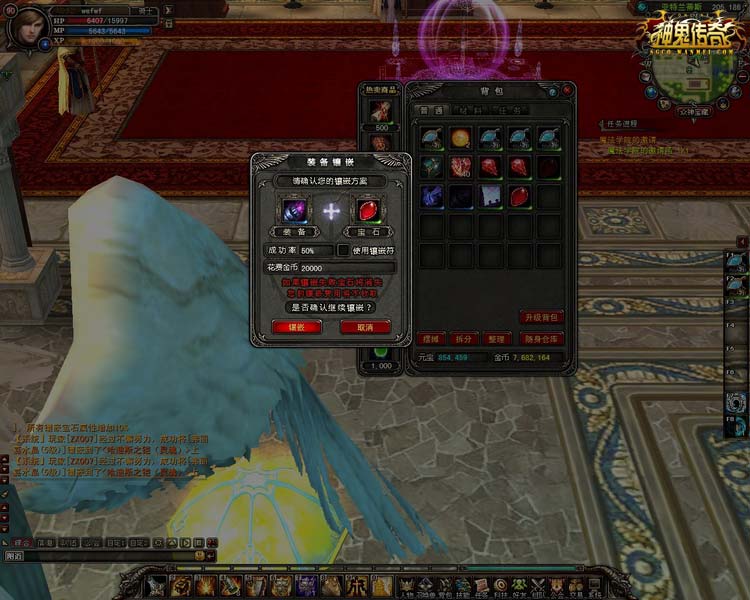Click the 拆分 split button
The image size is (750, 600).
tap(462, 339)
